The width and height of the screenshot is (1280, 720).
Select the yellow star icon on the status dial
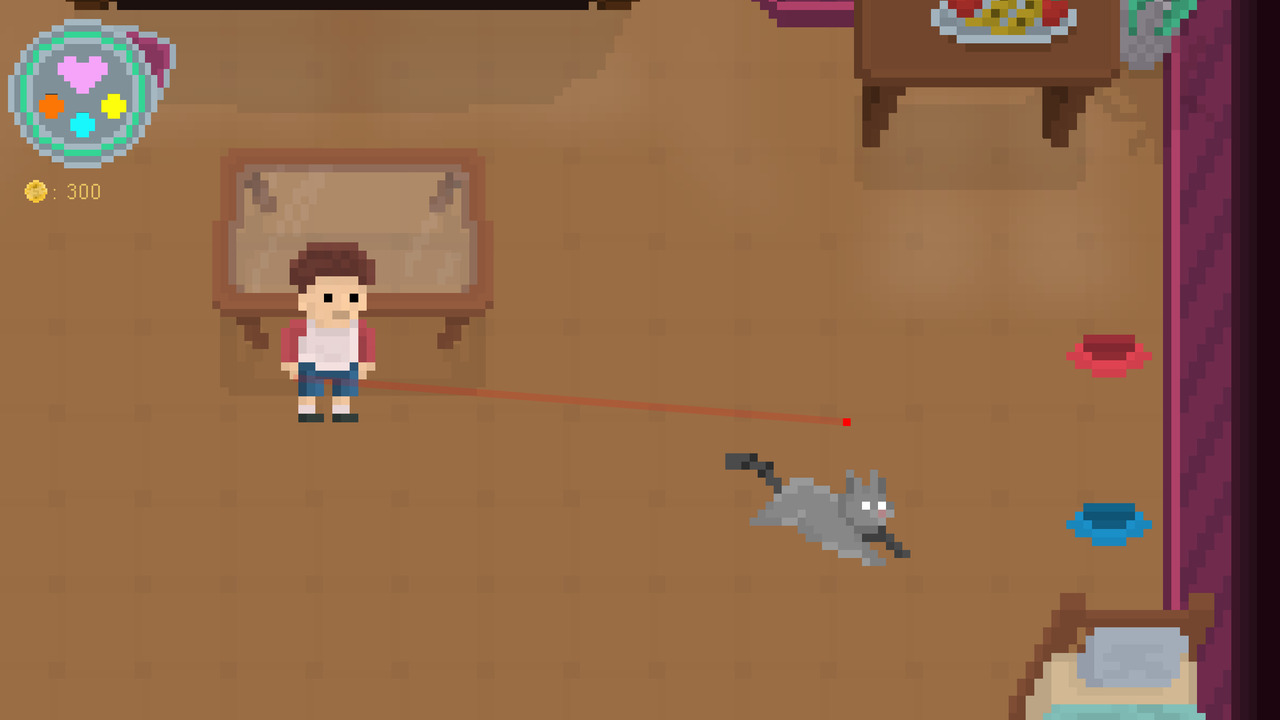[114, 106]
